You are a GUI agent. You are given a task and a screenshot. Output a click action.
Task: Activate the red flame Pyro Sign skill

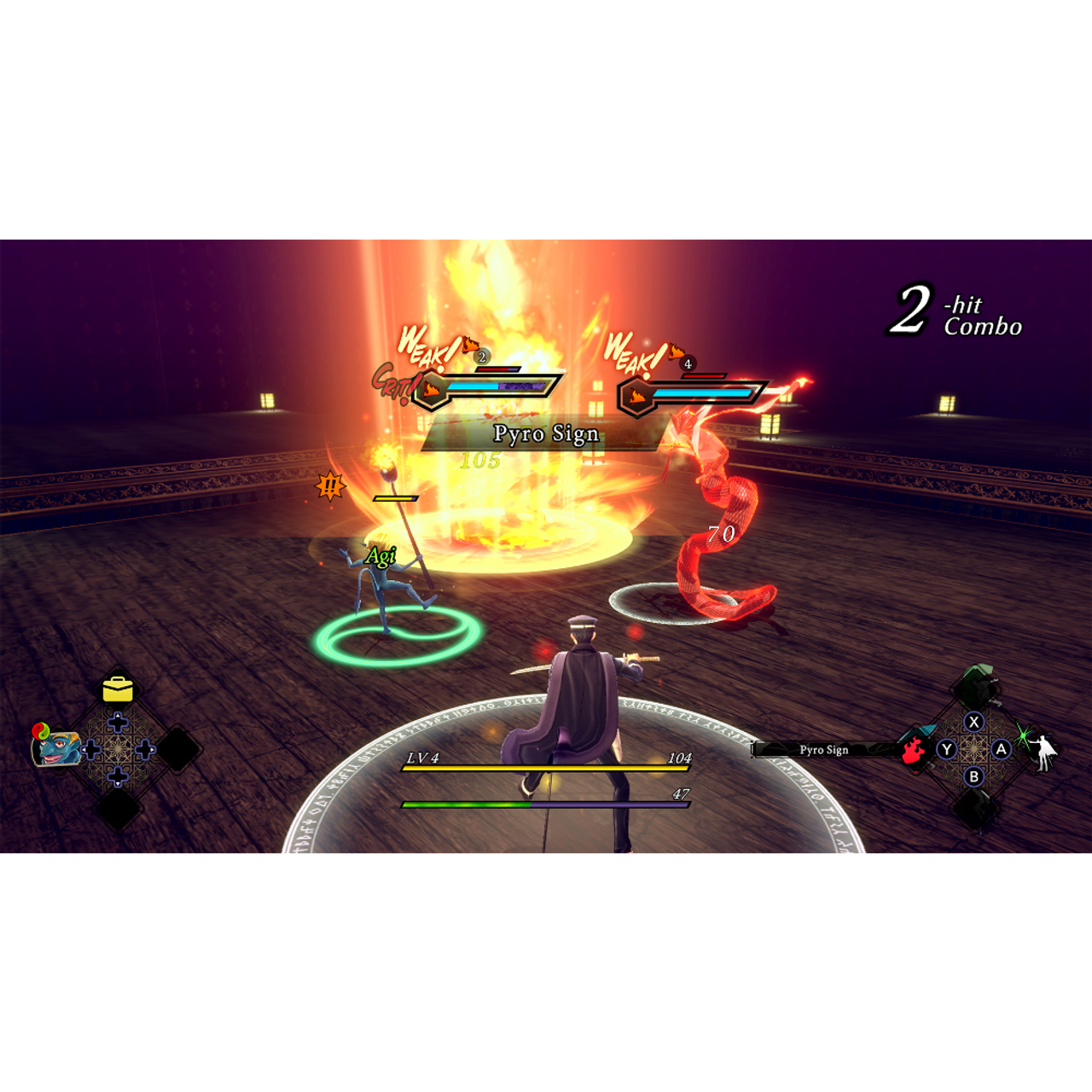(914, 750)
